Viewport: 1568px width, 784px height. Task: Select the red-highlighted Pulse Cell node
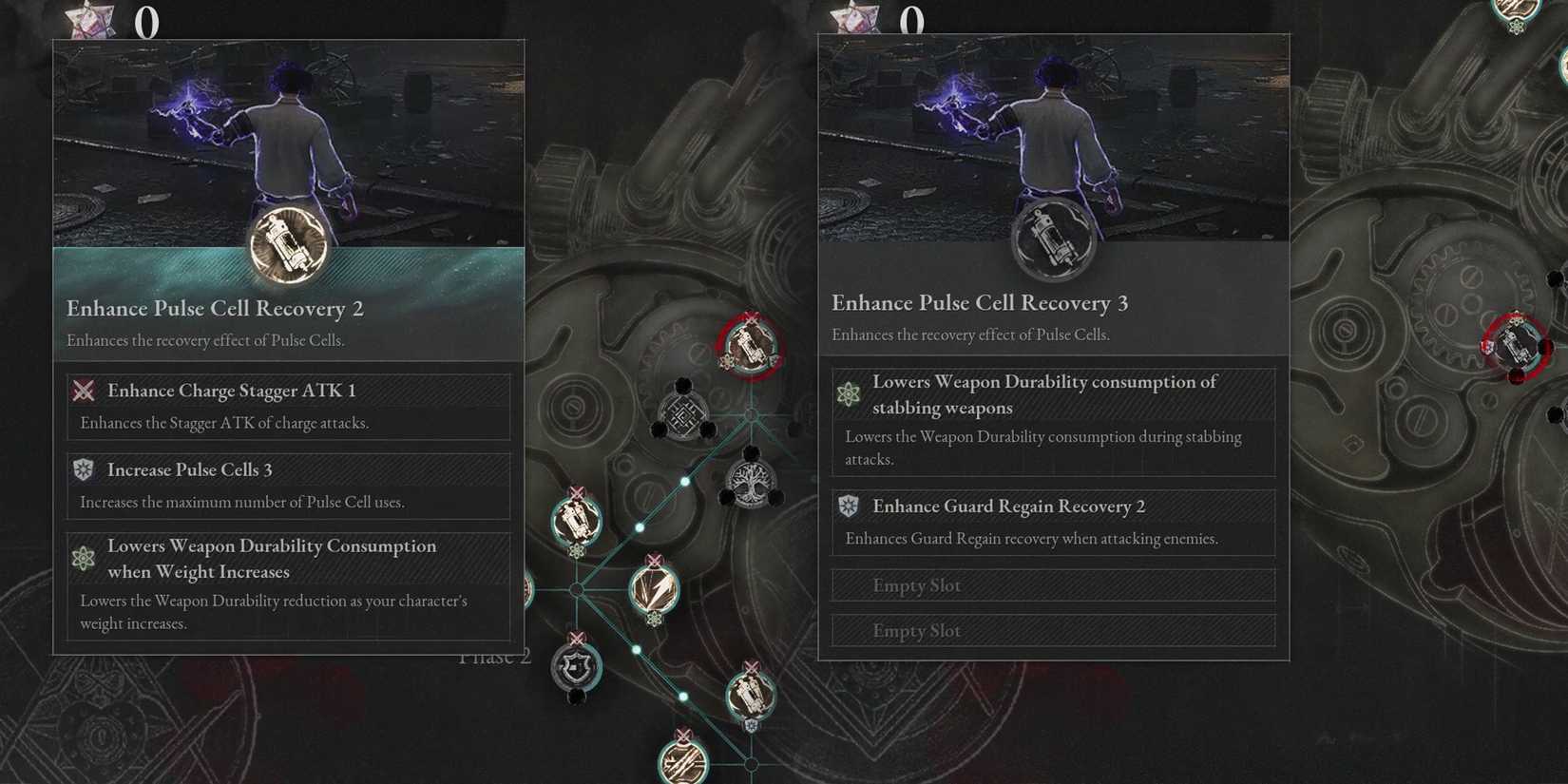coord(749,346)
